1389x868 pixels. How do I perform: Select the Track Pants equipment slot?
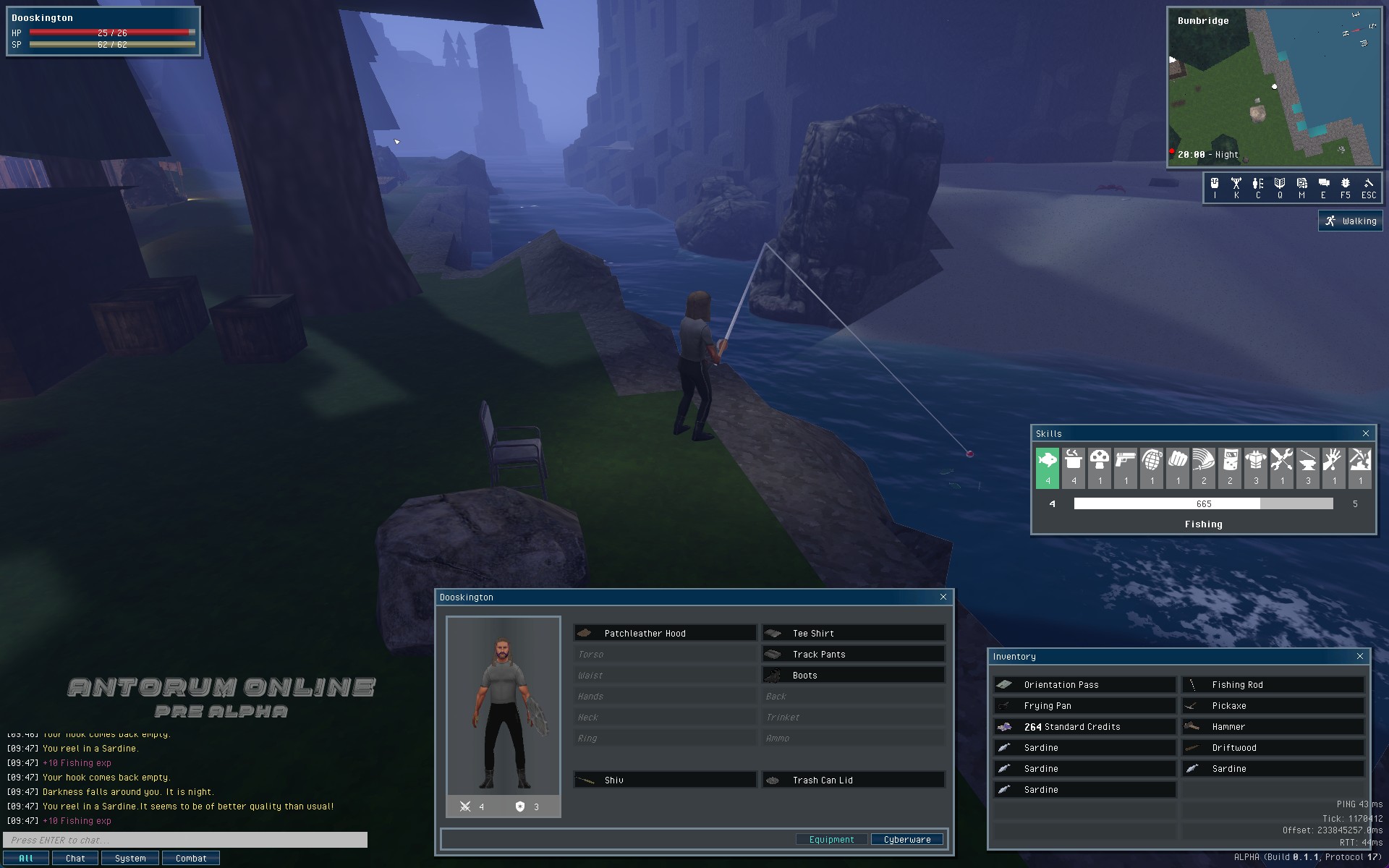(x=853, y=654)
